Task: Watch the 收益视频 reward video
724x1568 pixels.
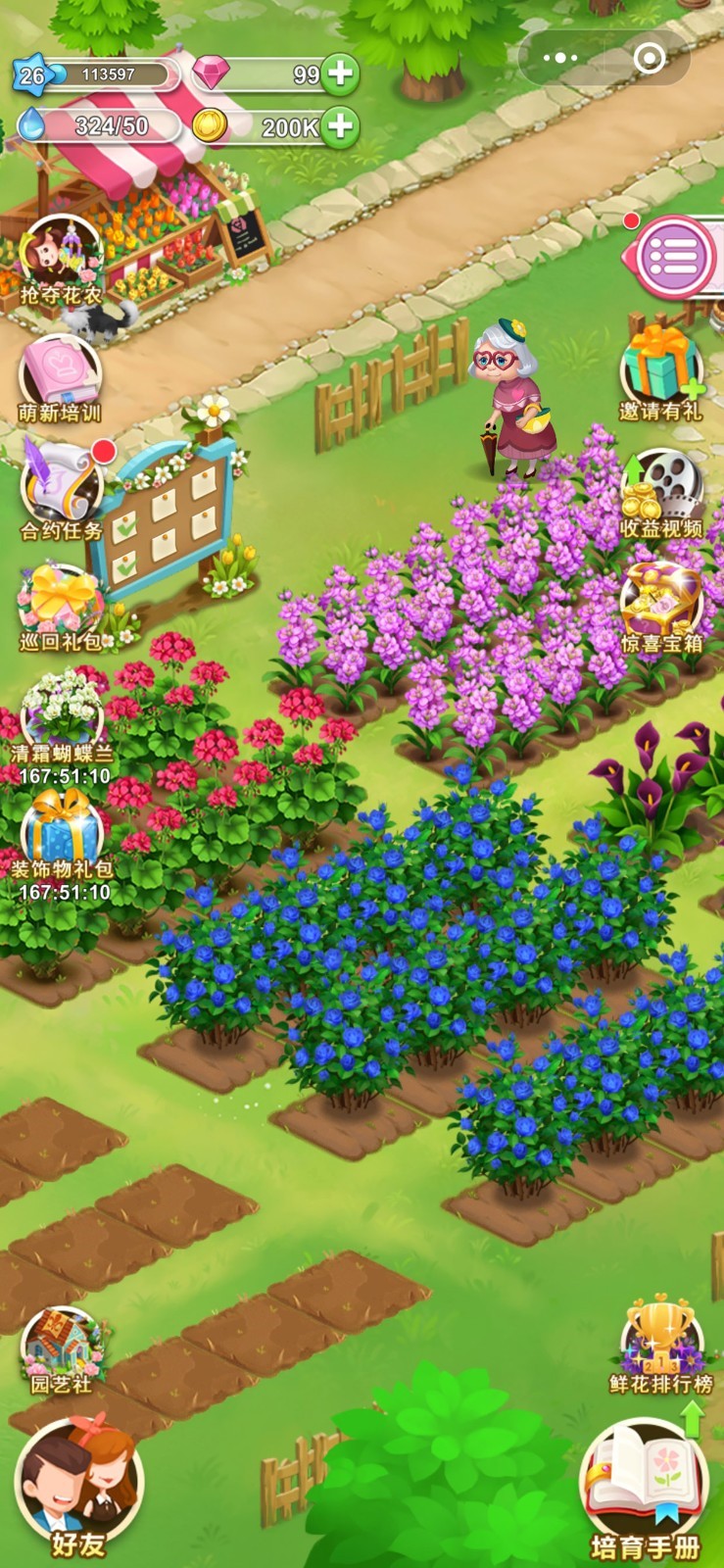Action: 661,490
